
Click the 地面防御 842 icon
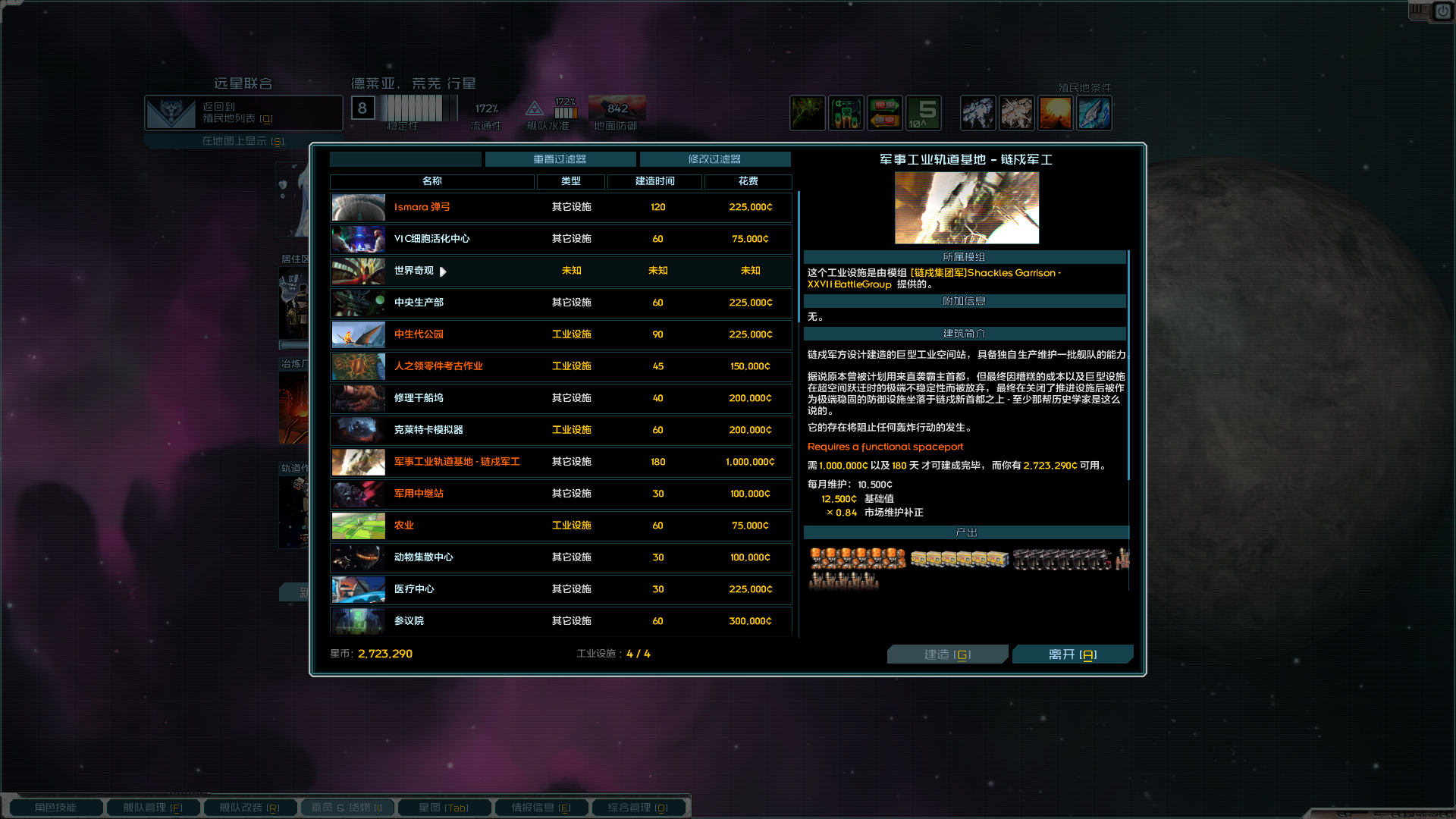pyautogui.click(x=617, y=108)
